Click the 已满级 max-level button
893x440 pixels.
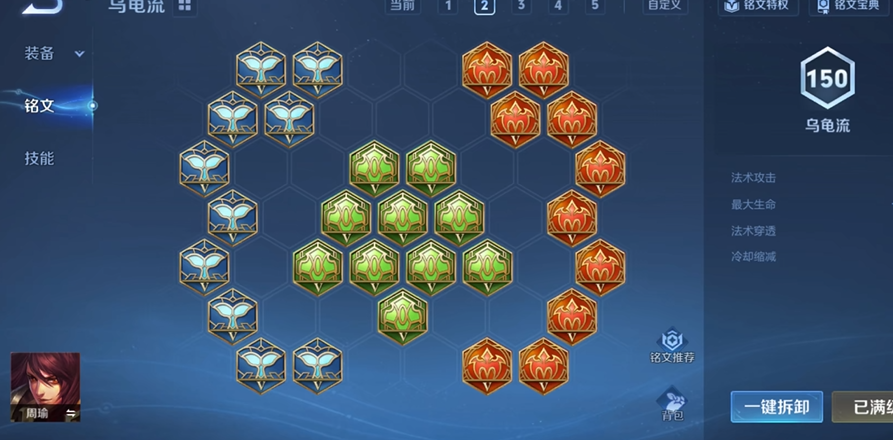(864, 407)
